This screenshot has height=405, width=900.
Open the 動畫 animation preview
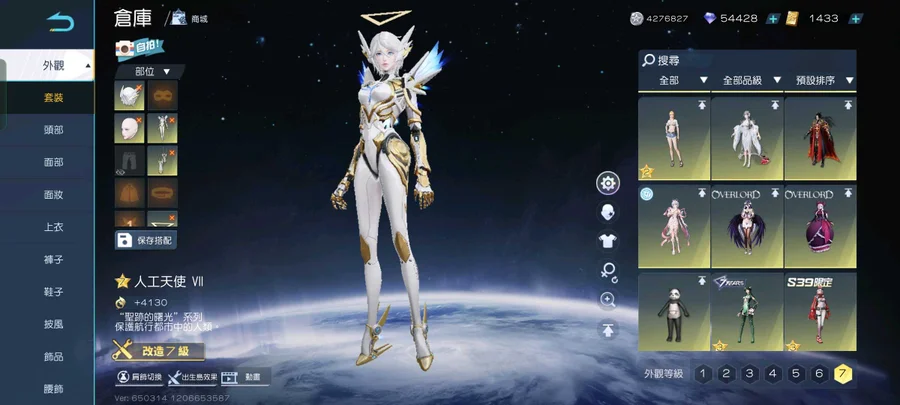(243, 377)
